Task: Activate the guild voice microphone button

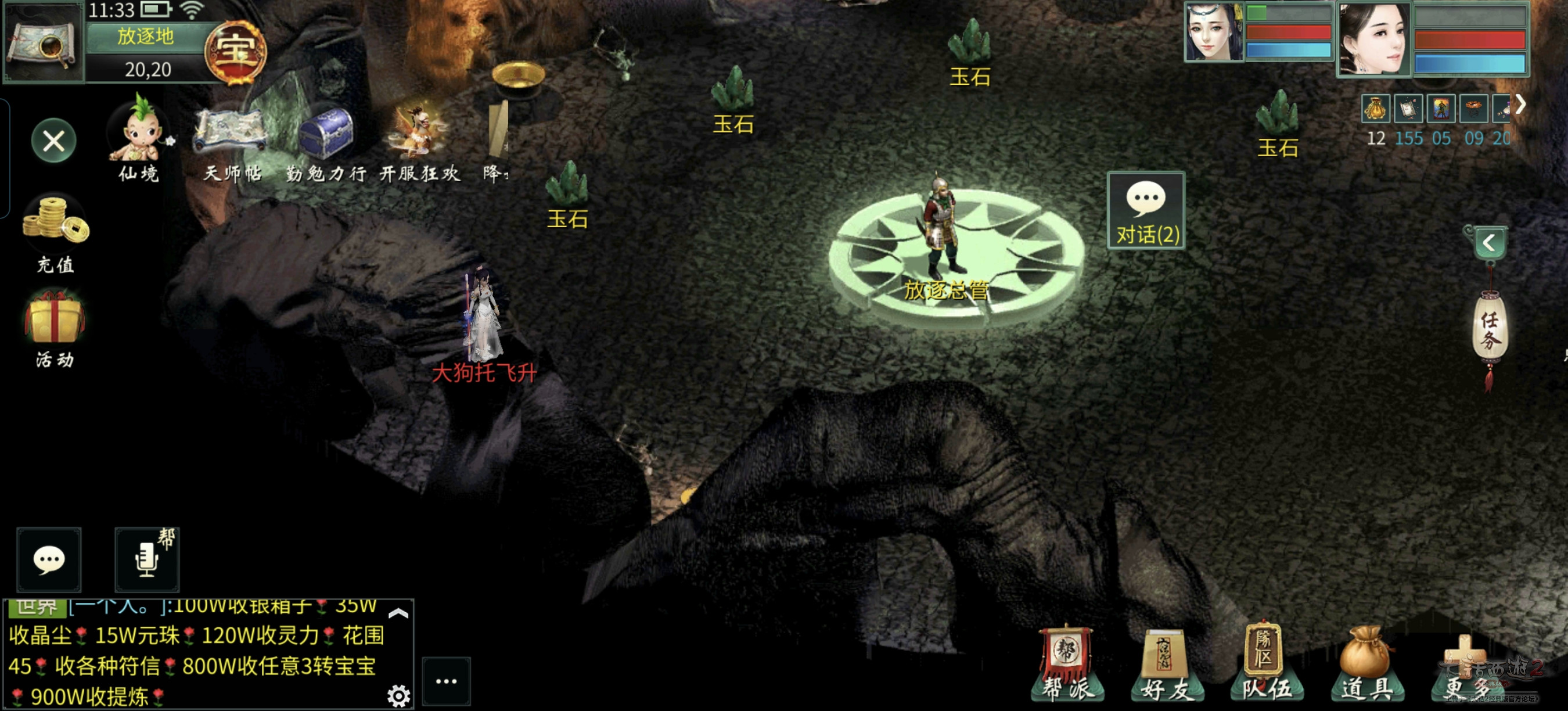Action: (148, 559)
